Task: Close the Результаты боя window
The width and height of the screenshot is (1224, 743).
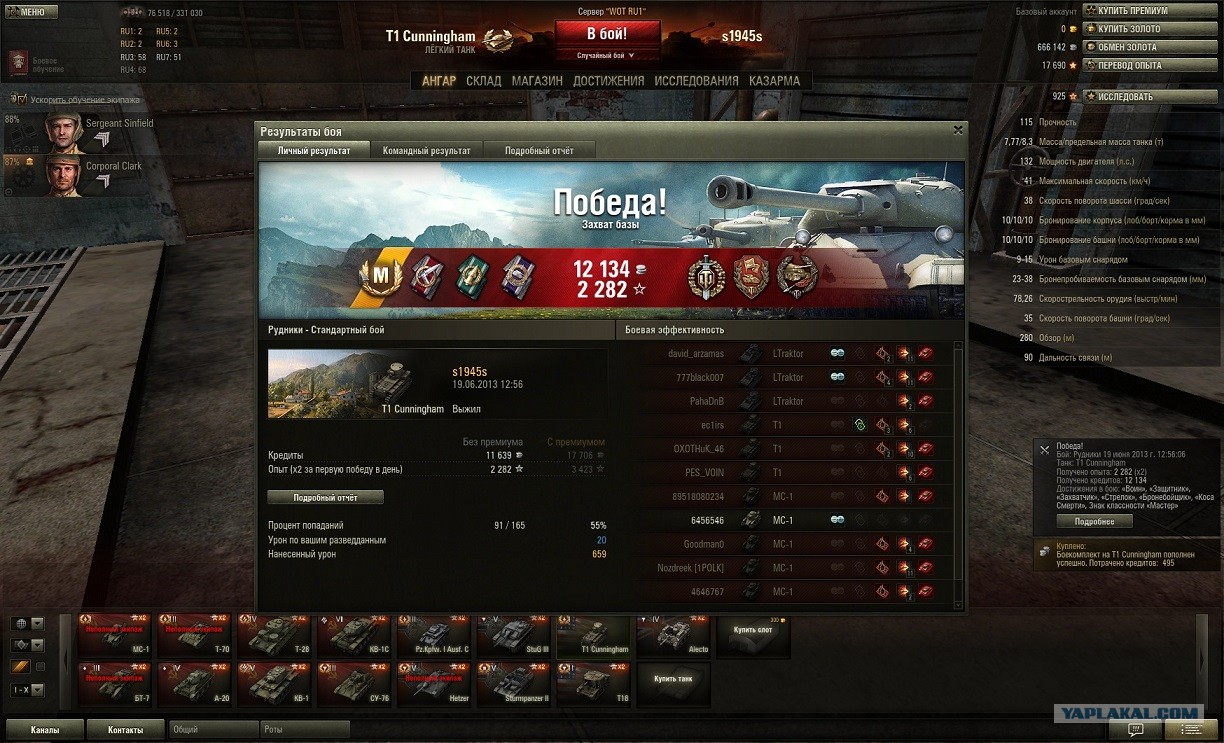Action: pyautogui.click(x=958, y=130)
